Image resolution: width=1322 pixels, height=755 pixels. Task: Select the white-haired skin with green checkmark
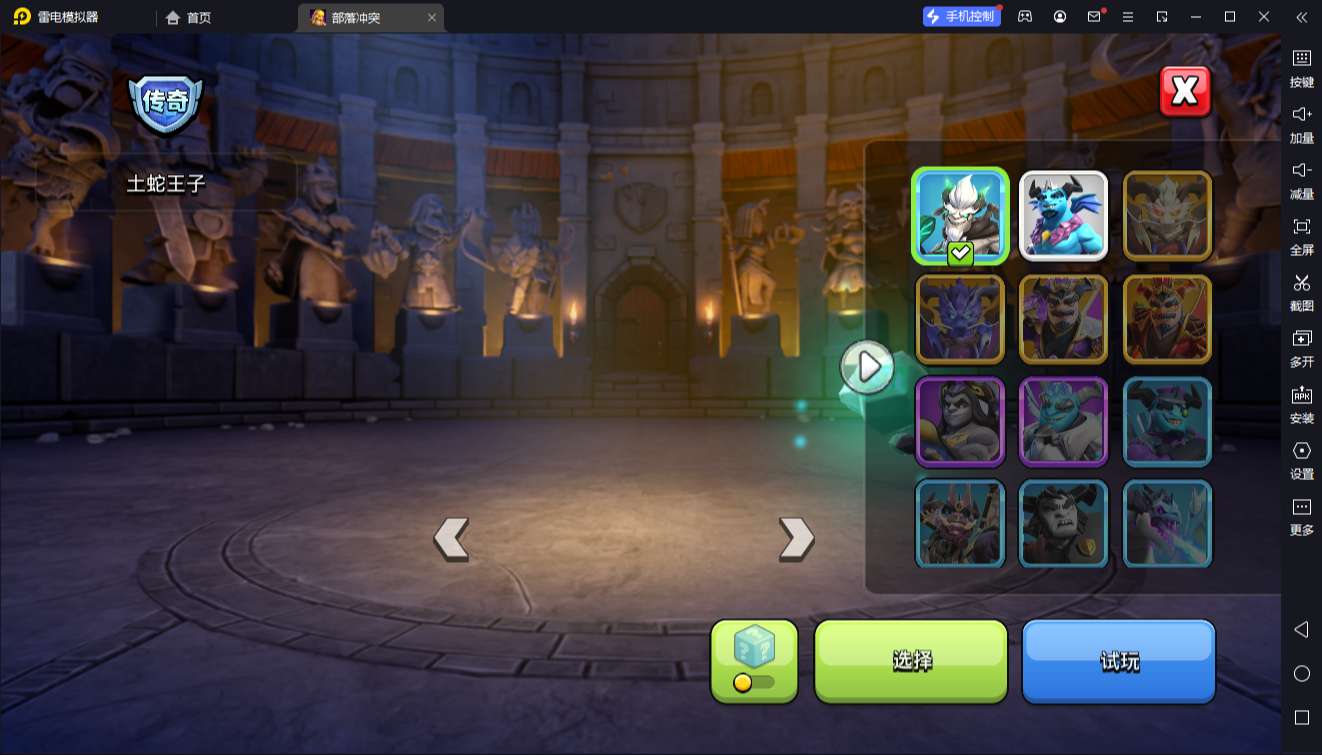[960, 216]
